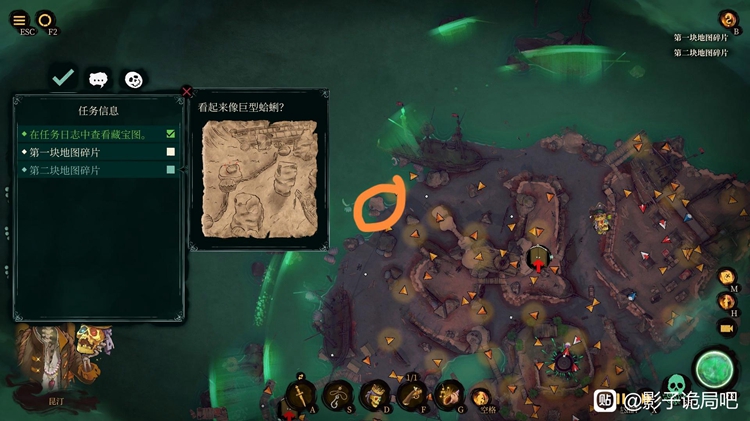Viewport: 750px width, 421px height.
Task: Click the green skull icon
Action: coord(676,384)
